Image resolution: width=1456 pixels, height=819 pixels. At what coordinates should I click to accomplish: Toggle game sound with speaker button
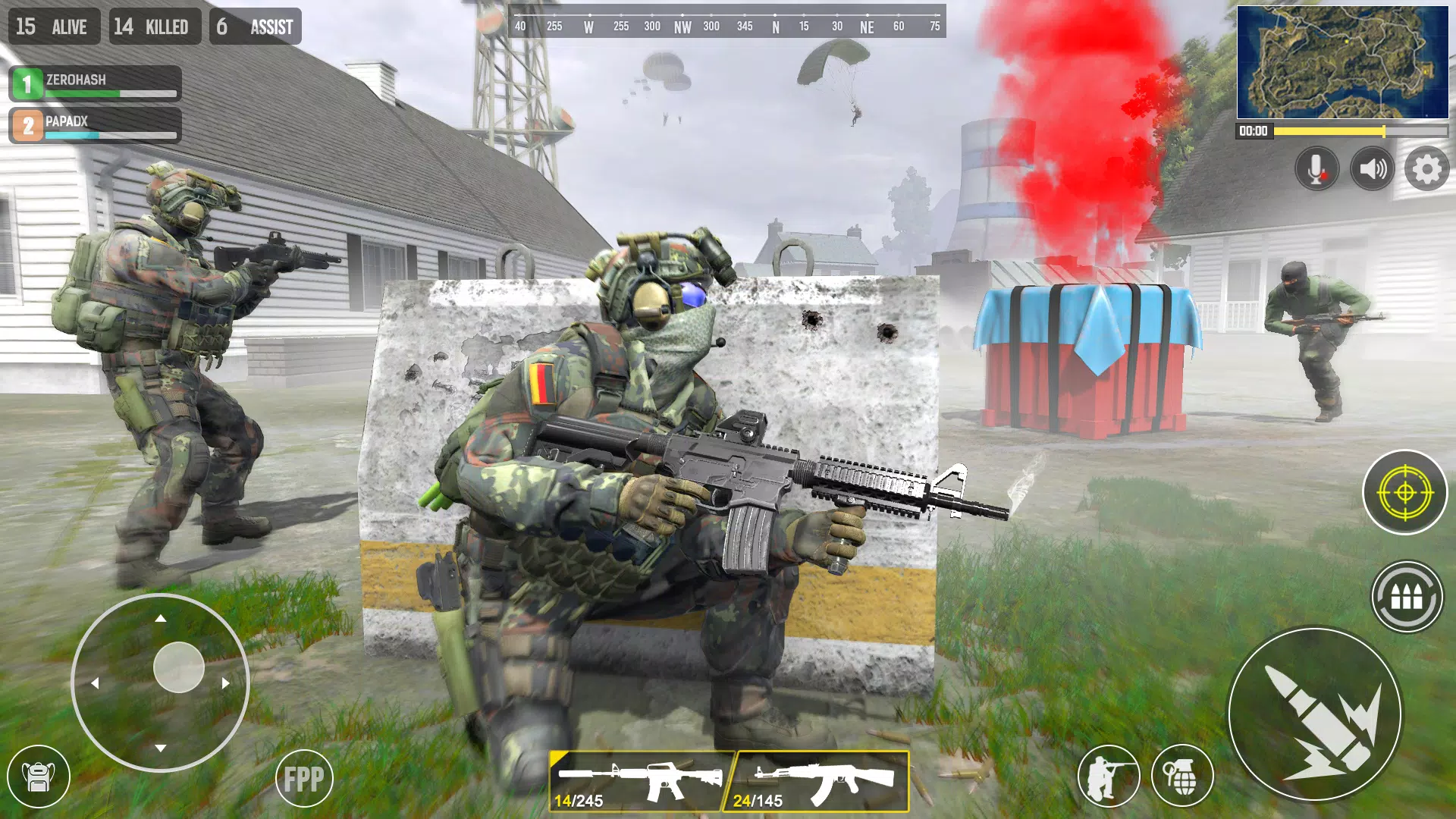[x=1370, y=168]
